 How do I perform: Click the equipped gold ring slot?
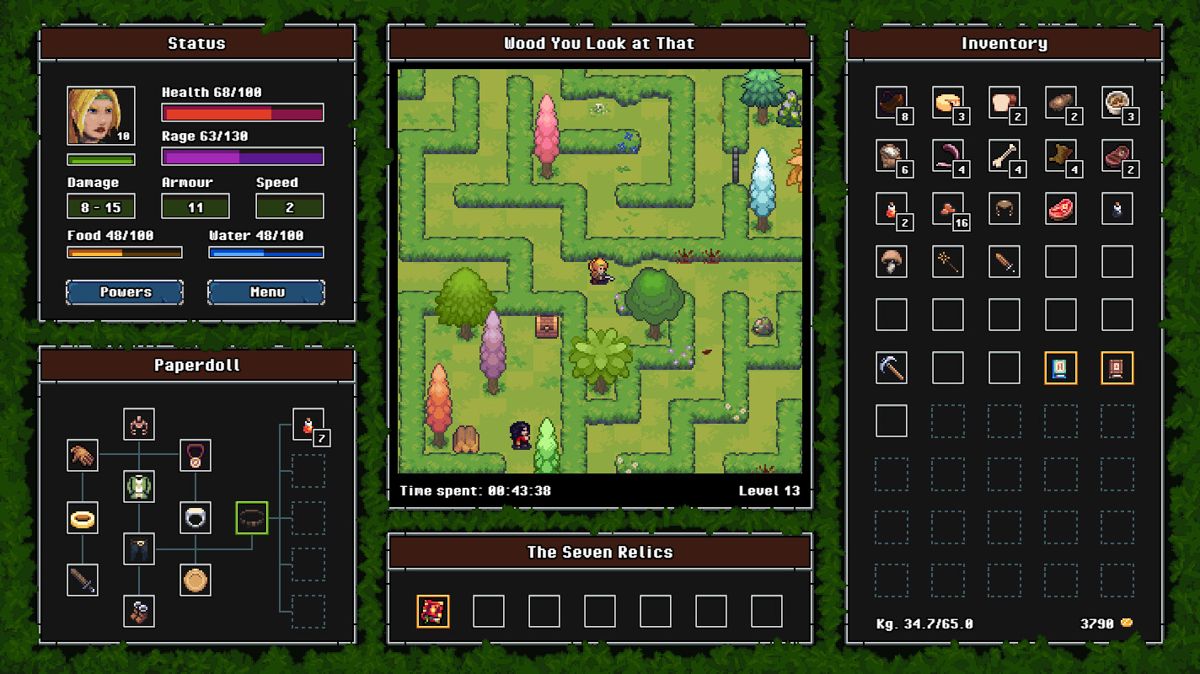click(x=83, y=518)
